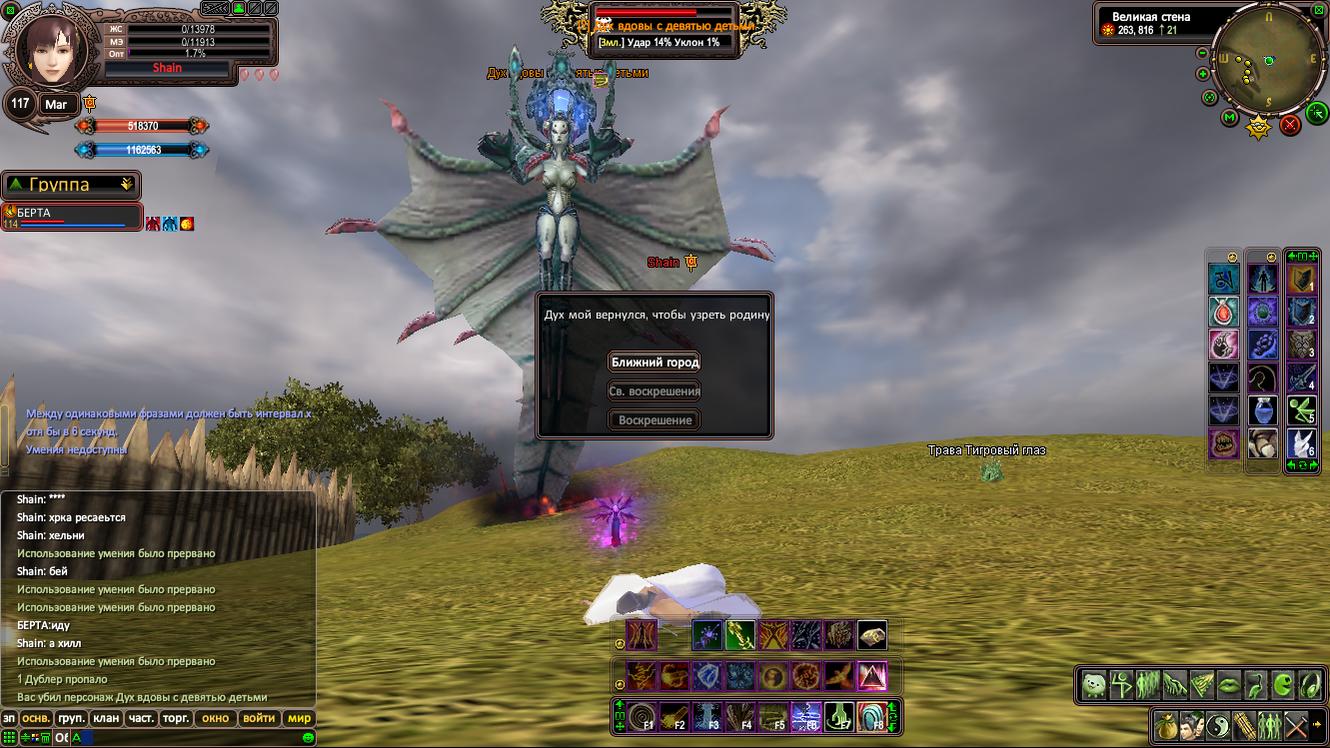Switch chat to the осн. tab
Screen dimensions: 1330x748
(x=37, y=718)
